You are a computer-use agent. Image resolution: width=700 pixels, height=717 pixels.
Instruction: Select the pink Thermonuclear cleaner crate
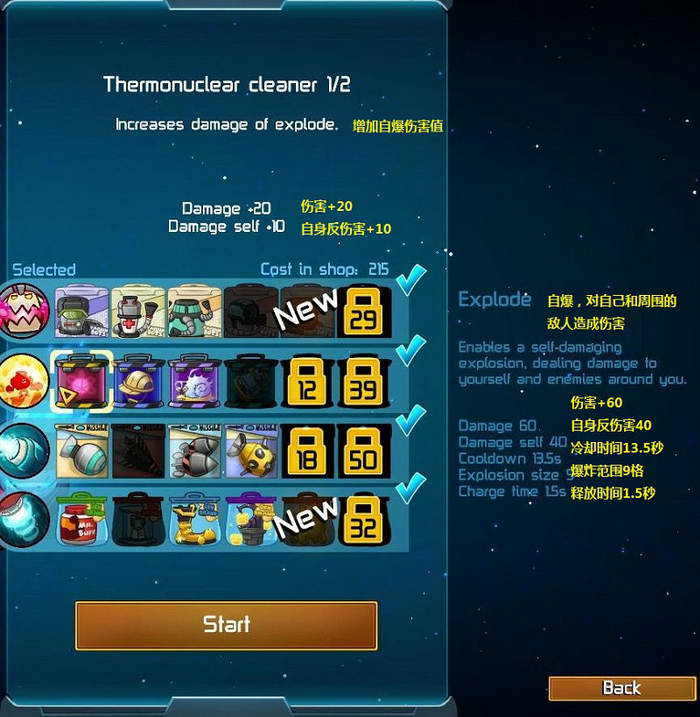tap(81, 380)
